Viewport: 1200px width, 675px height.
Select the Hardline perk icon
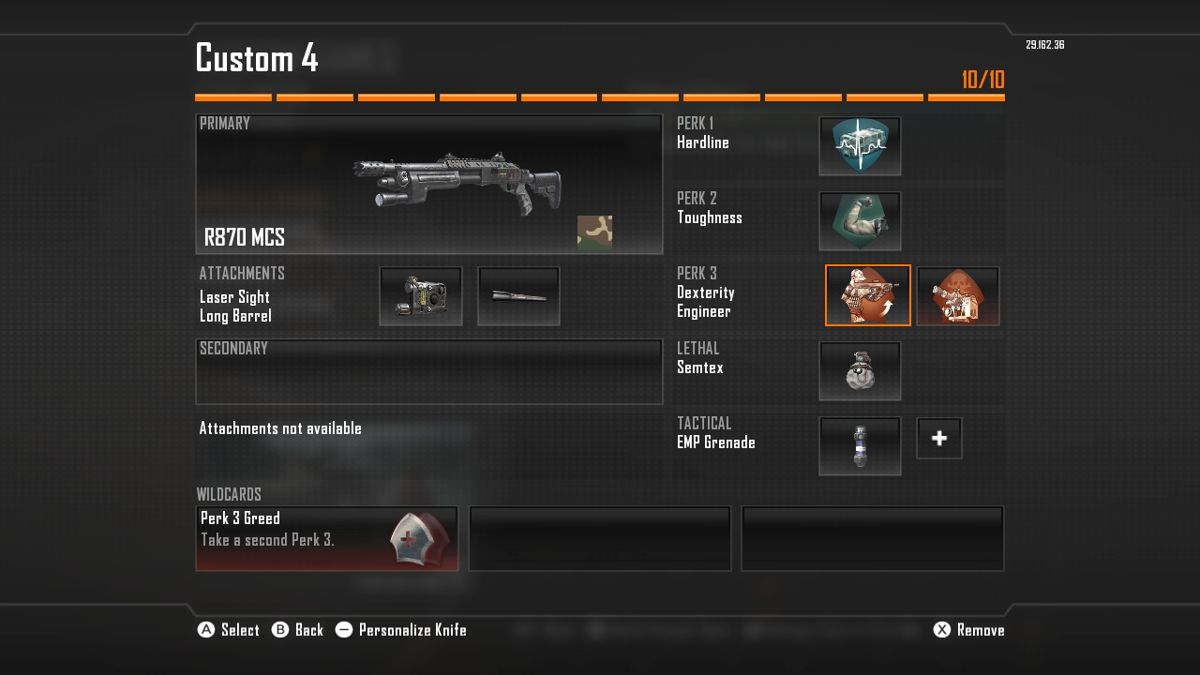pos(860,146)
